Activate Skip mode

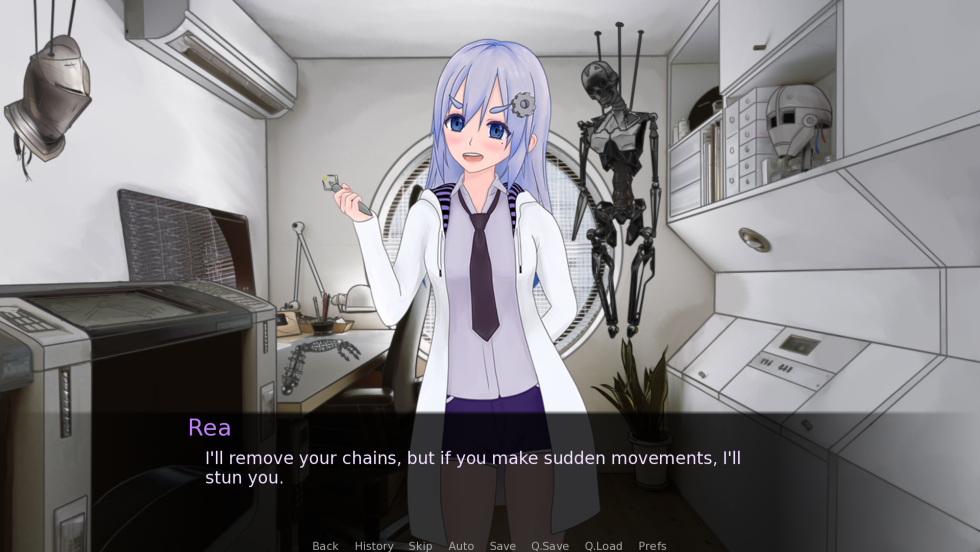[x=420, y=546]
